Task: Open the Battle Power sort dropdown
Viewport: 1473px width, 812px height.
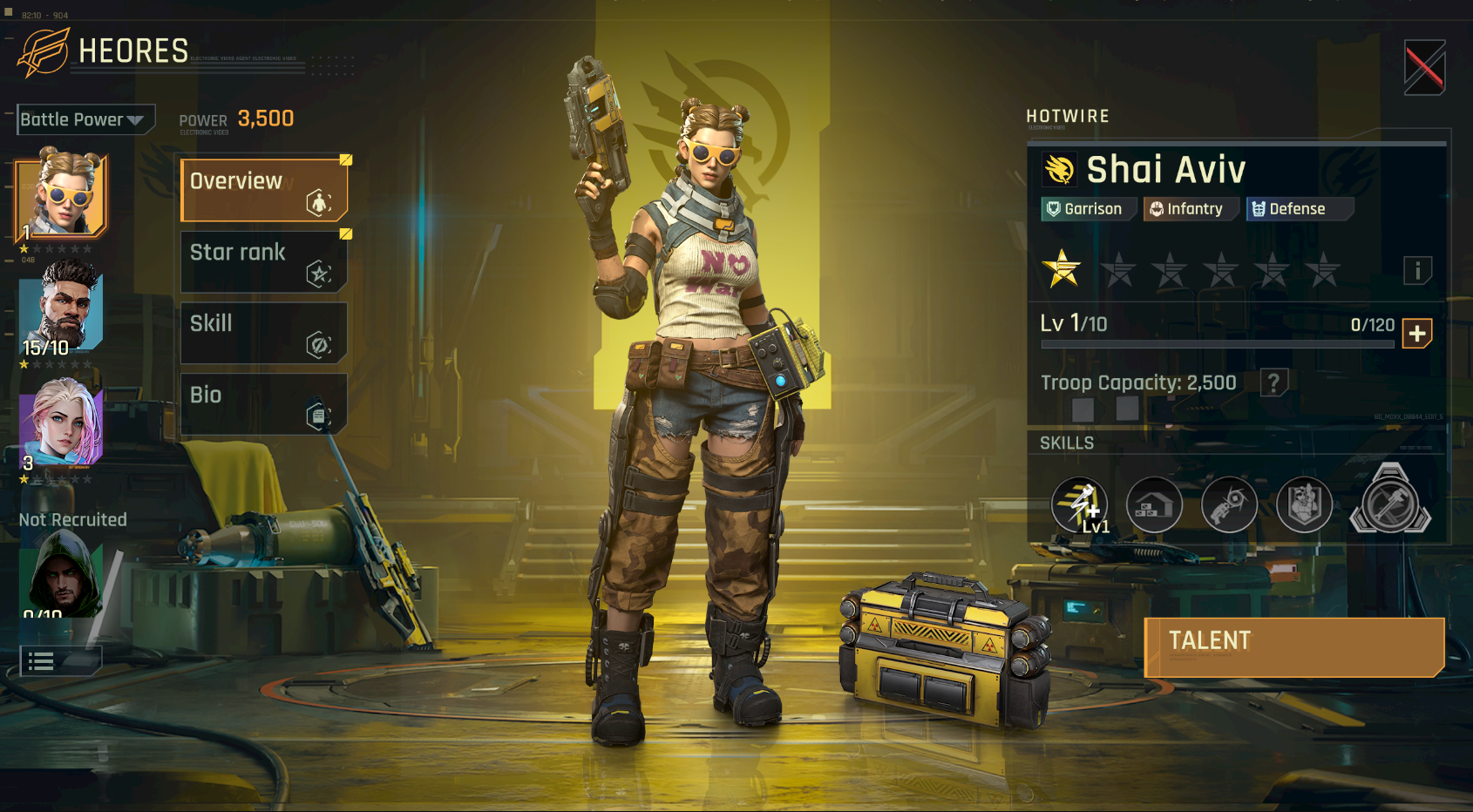Action: [85, 119]
